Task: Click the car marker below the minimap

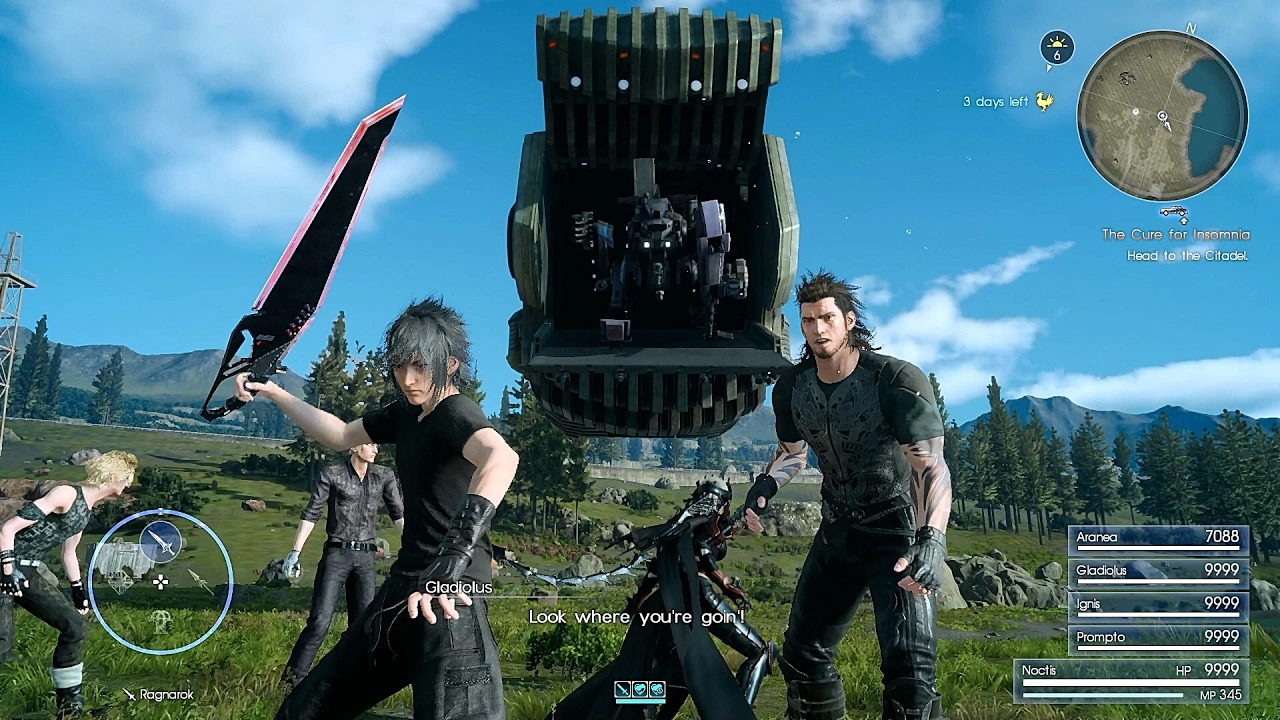Action: point(1173,212)
